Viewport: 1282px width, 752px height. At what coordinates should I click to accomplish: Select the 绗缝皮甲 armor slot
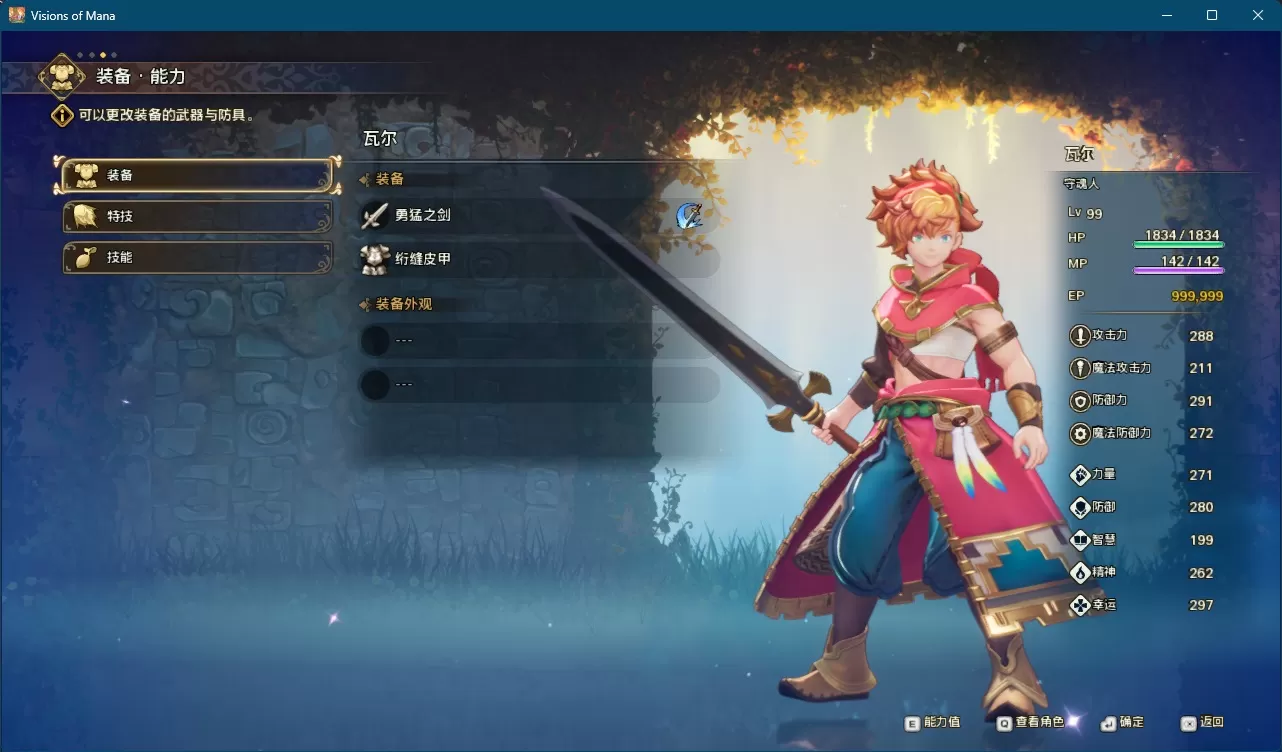pos(540,260)
